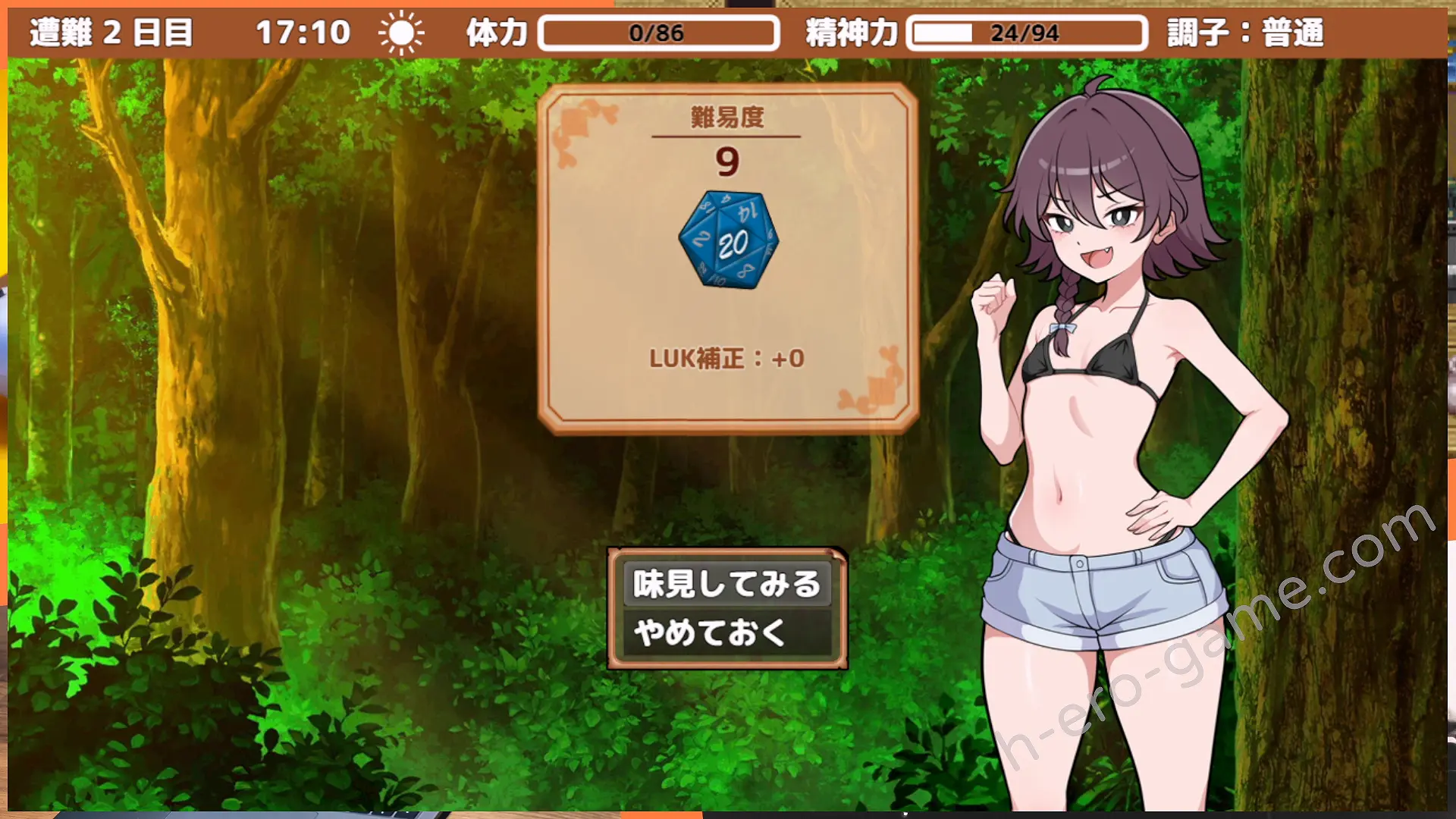Screen dimensions: 1456x819
Task: Select やめておく to decline
Action: (726, 632)
